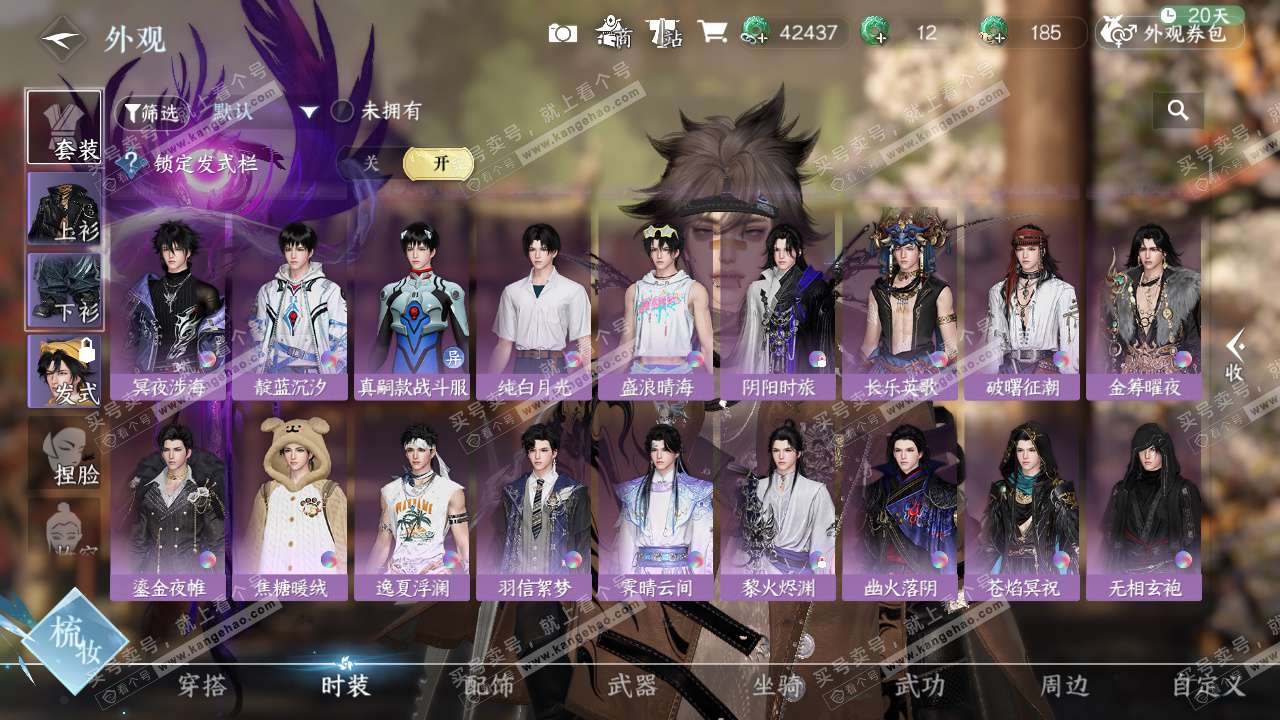Open the shopping cart icon
This screenshot has height=720, width=1280.
[x=712, y=32]
